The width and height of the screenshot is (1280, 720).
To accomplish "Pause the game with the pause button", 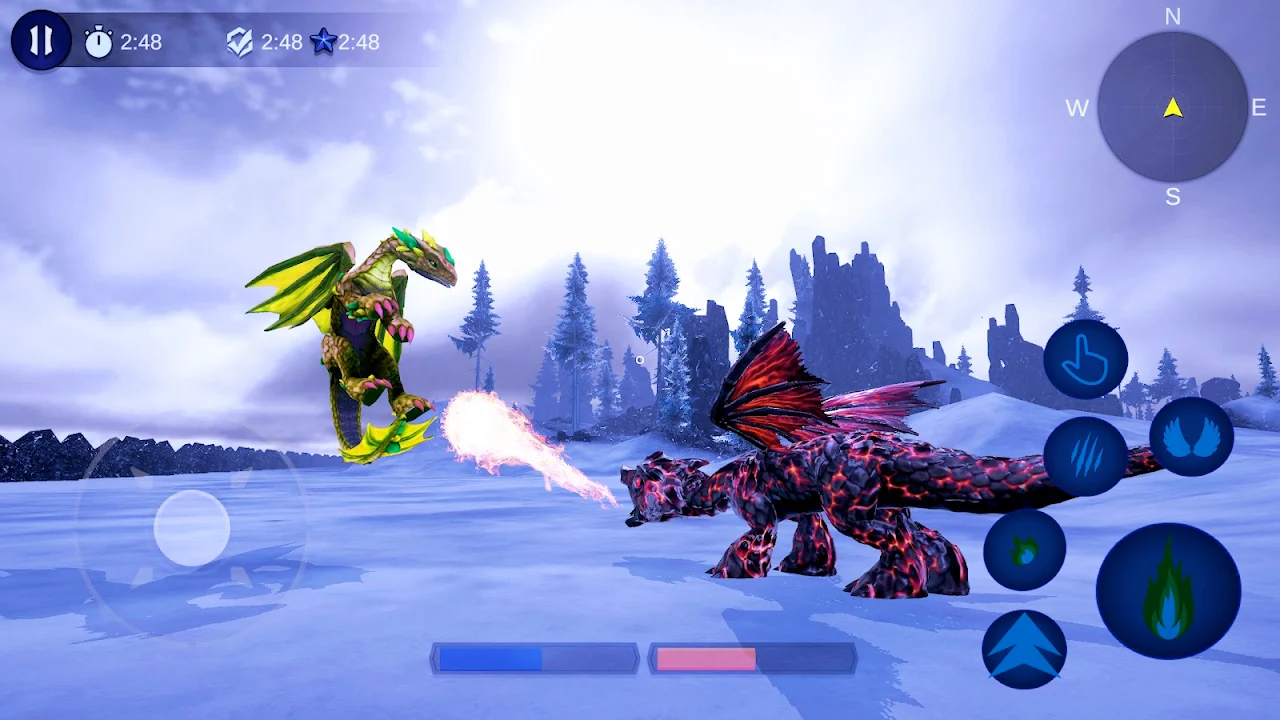I will (41, 41).
